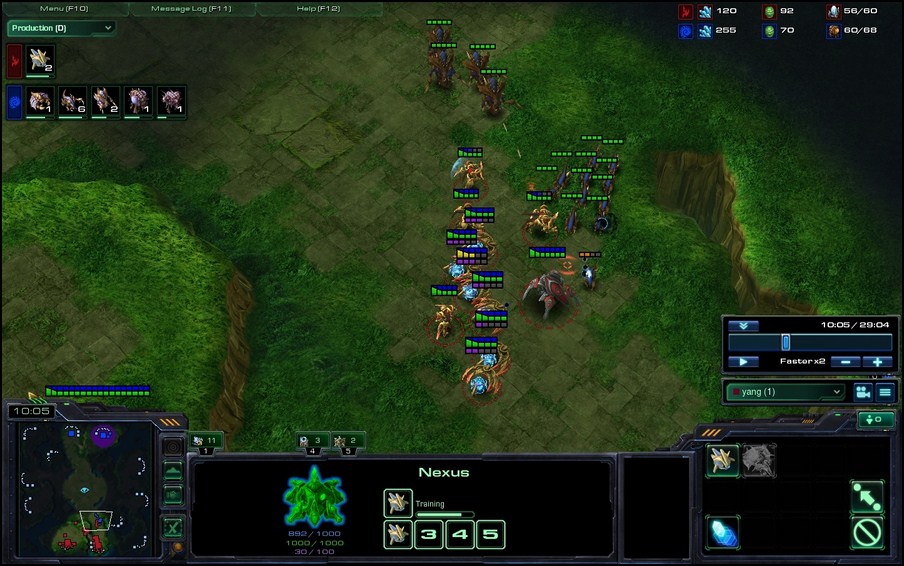Click the minimap
This screenshot has height=566, width=904.
85,489
